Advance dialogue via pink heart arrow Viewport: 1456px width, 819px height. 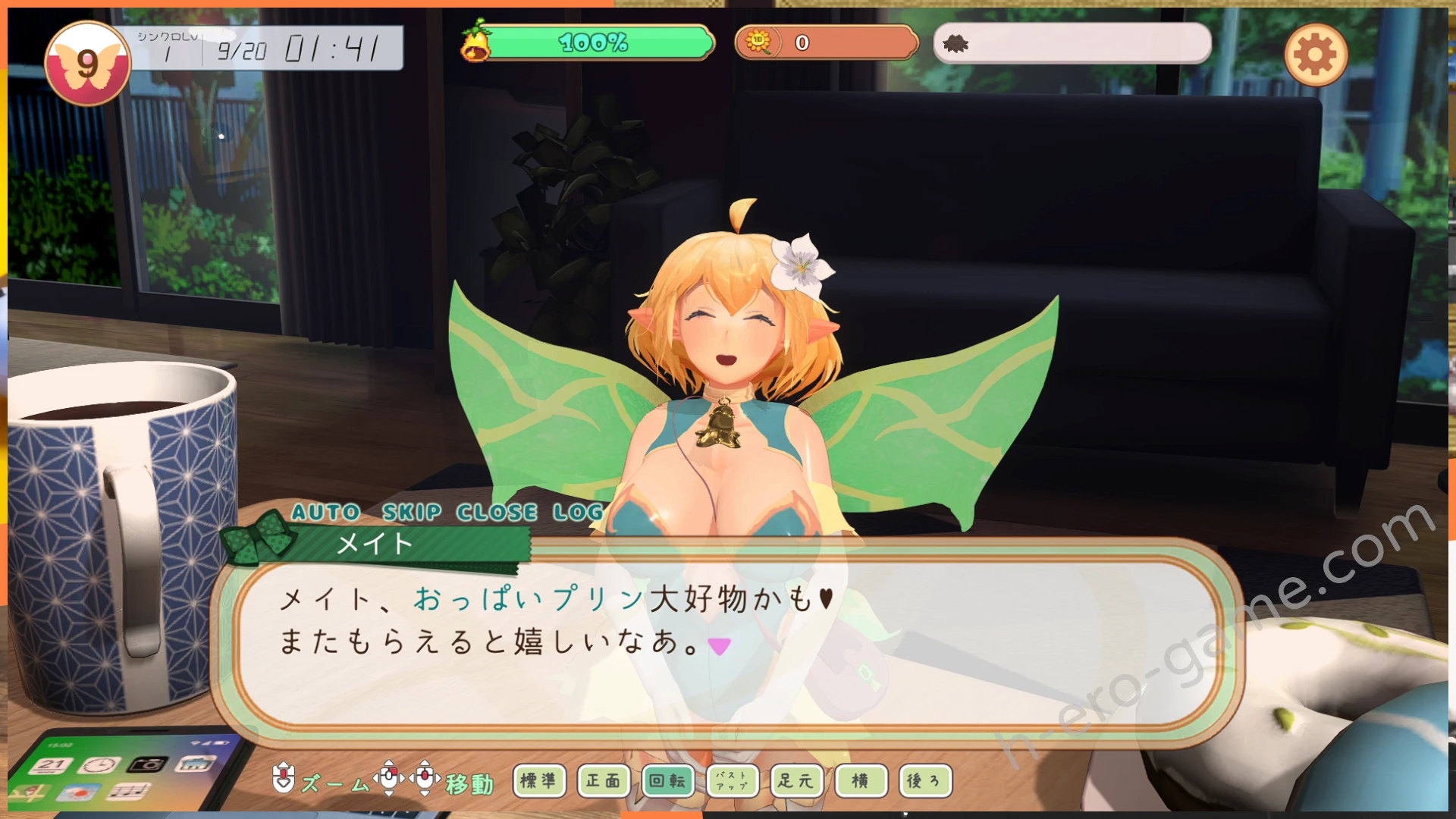click(719, 646)
